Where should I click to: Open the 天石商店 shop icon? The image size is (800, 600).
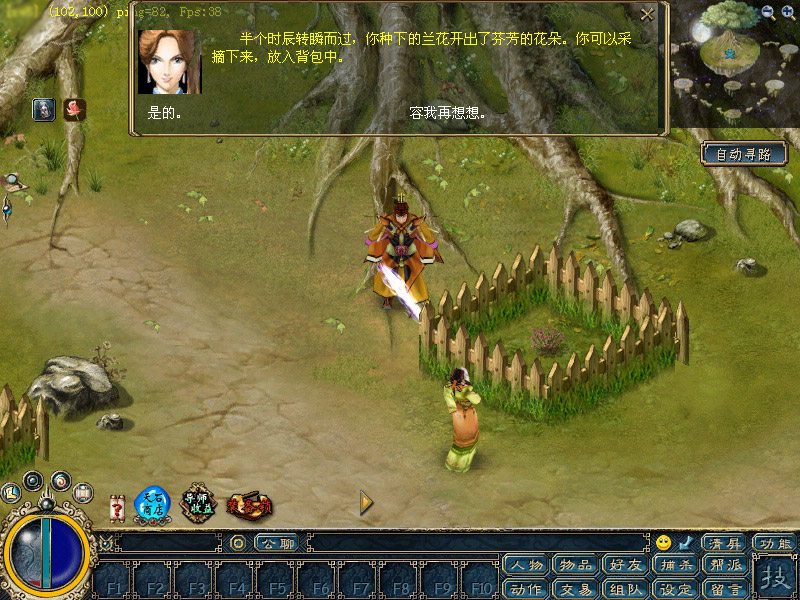[153, 503]
